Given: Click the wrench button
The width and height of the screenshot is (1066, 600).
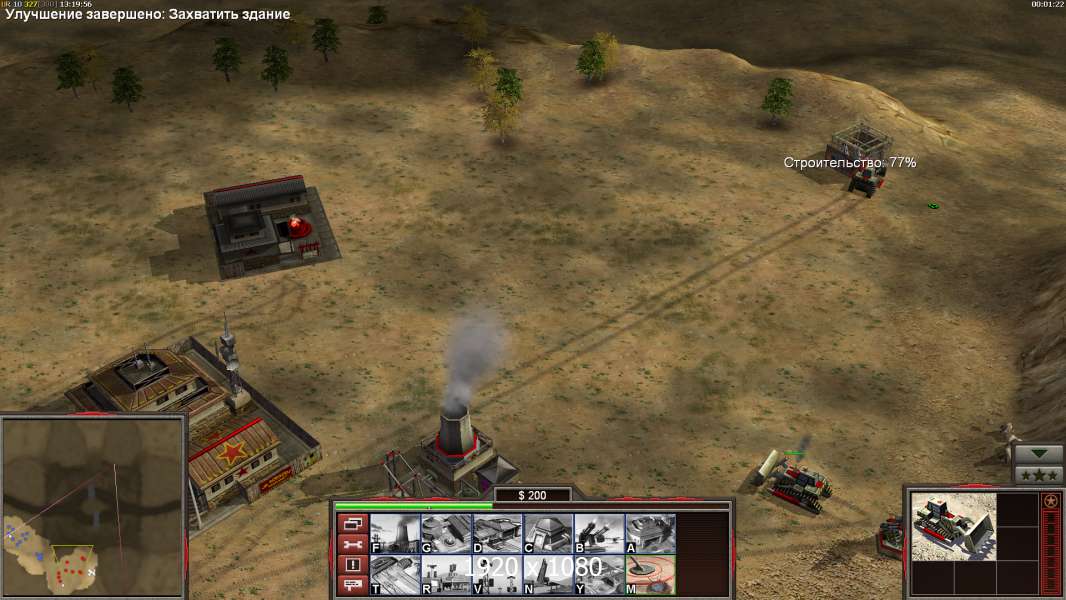Looking at the screenshot, I should pos(352,544).
